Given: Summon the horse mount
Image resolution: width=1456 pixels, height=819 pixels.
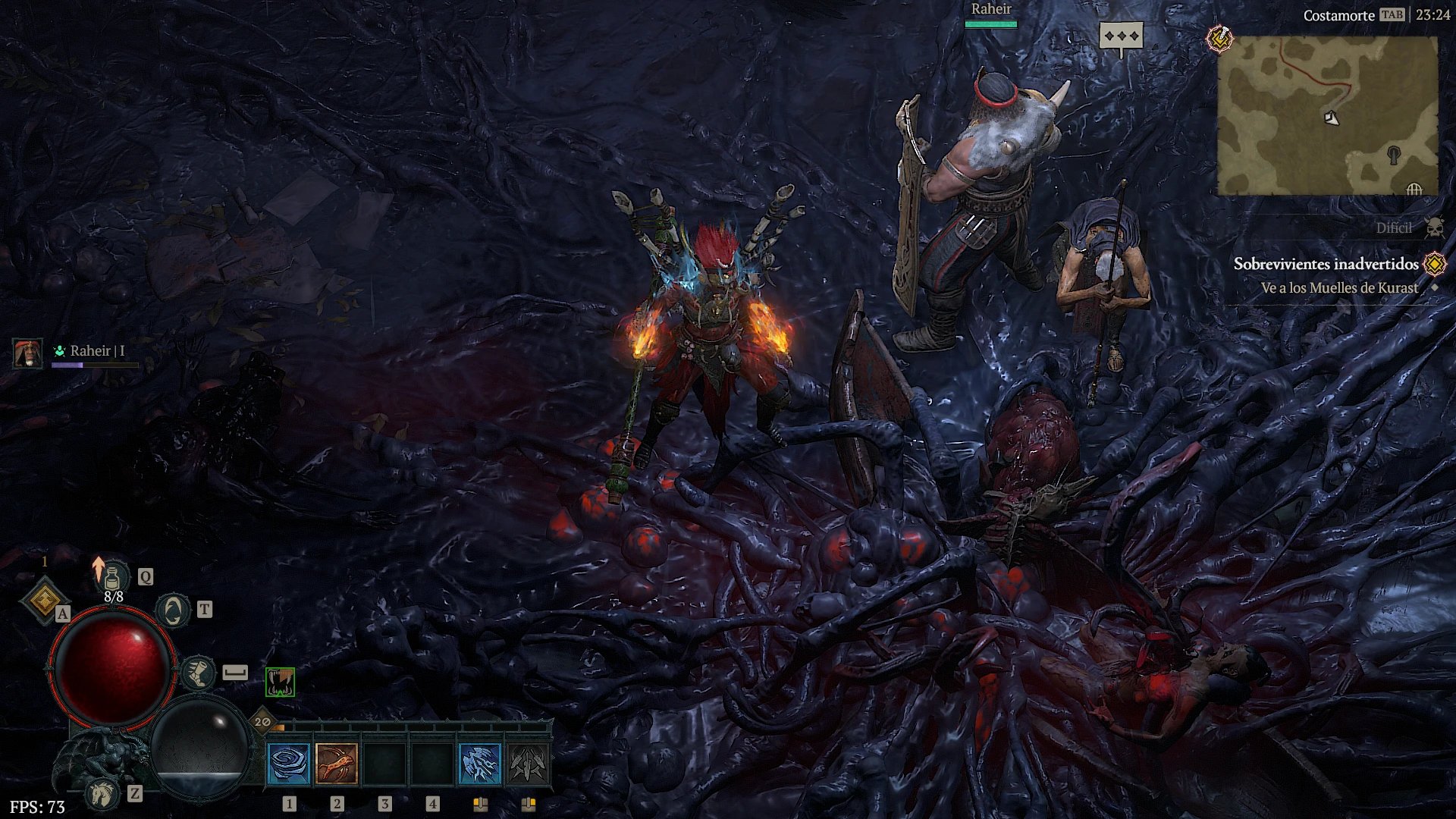Looking at the screenshot, I should (103, 793).
